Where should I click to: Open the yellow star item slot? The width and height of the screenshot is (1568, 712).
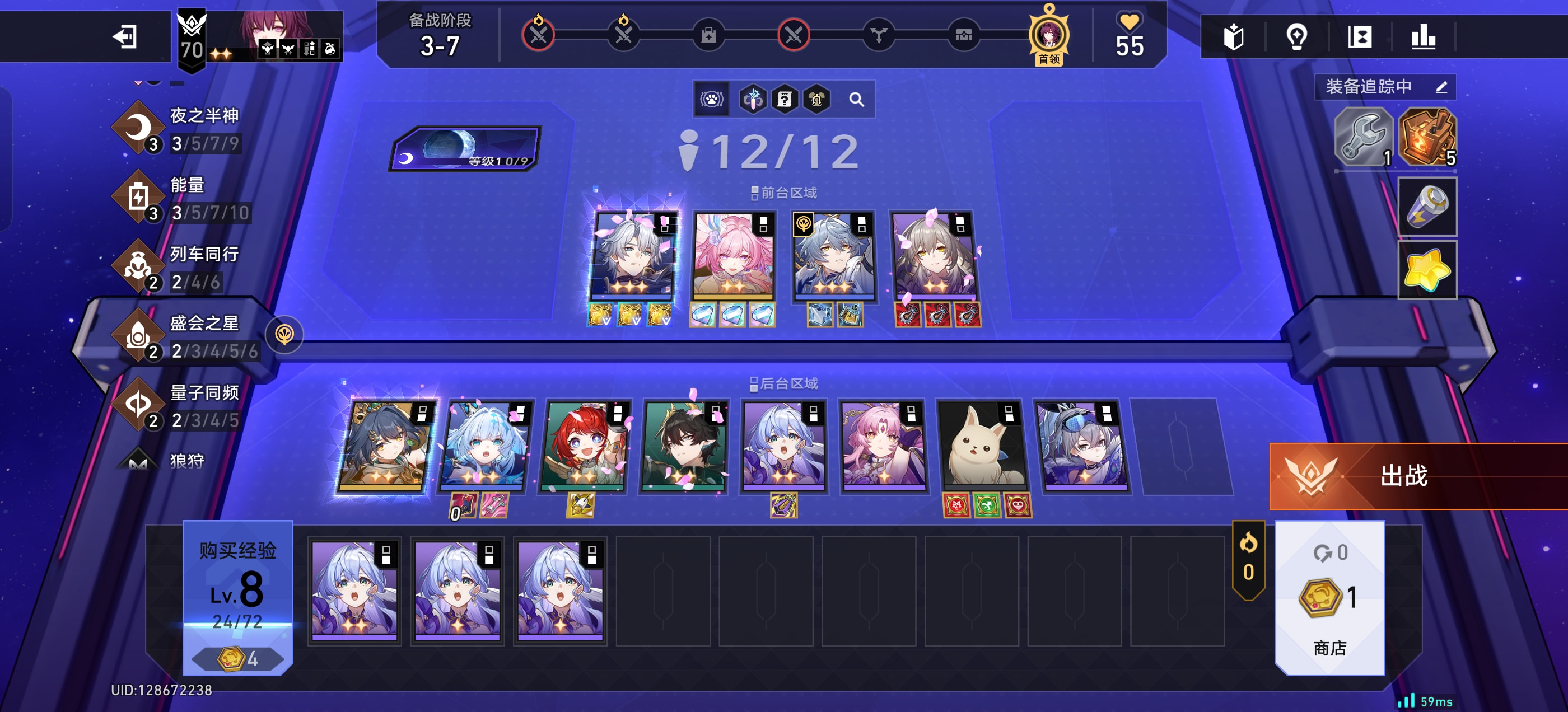[1426, 270]
